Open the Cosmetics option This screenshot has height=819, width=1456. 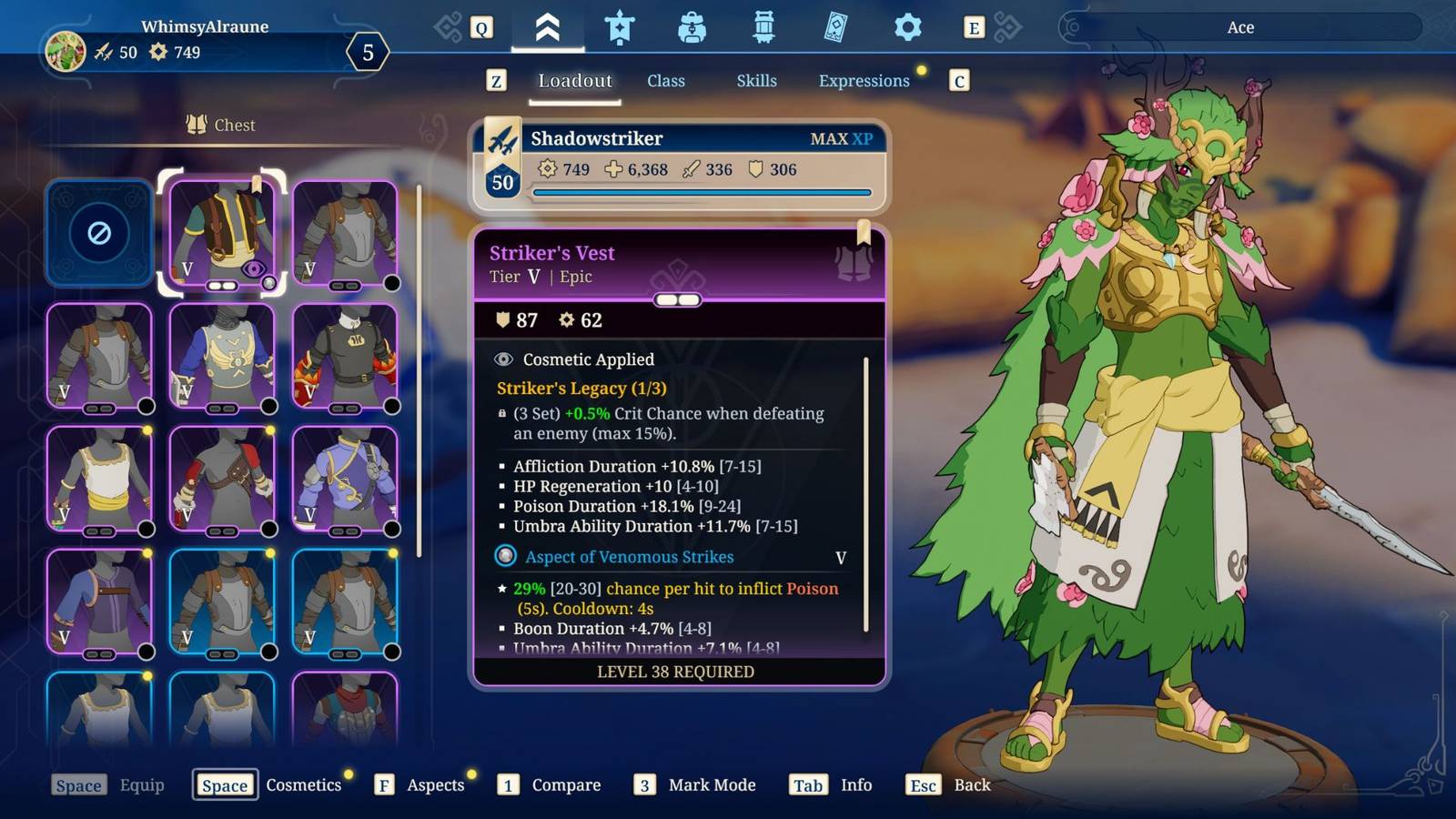pos(302,784)
